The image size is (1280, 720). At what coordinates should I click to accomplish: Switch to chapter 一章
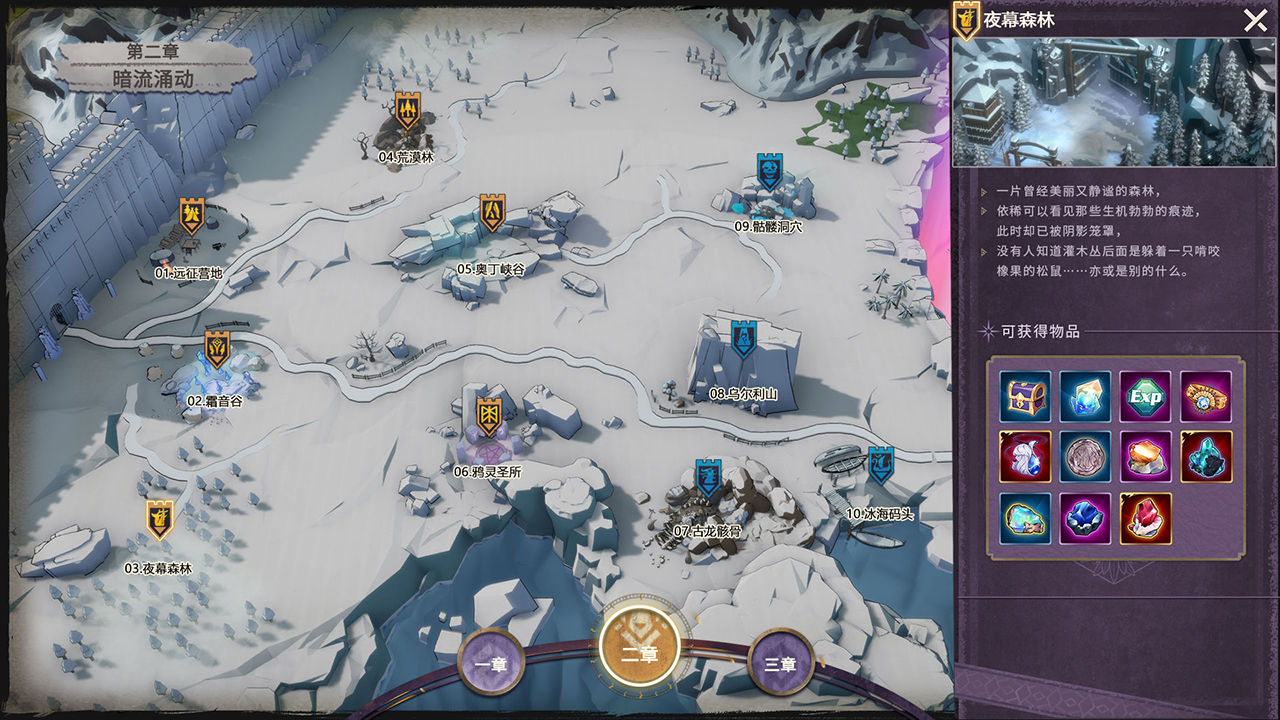(x=490, y=662)
